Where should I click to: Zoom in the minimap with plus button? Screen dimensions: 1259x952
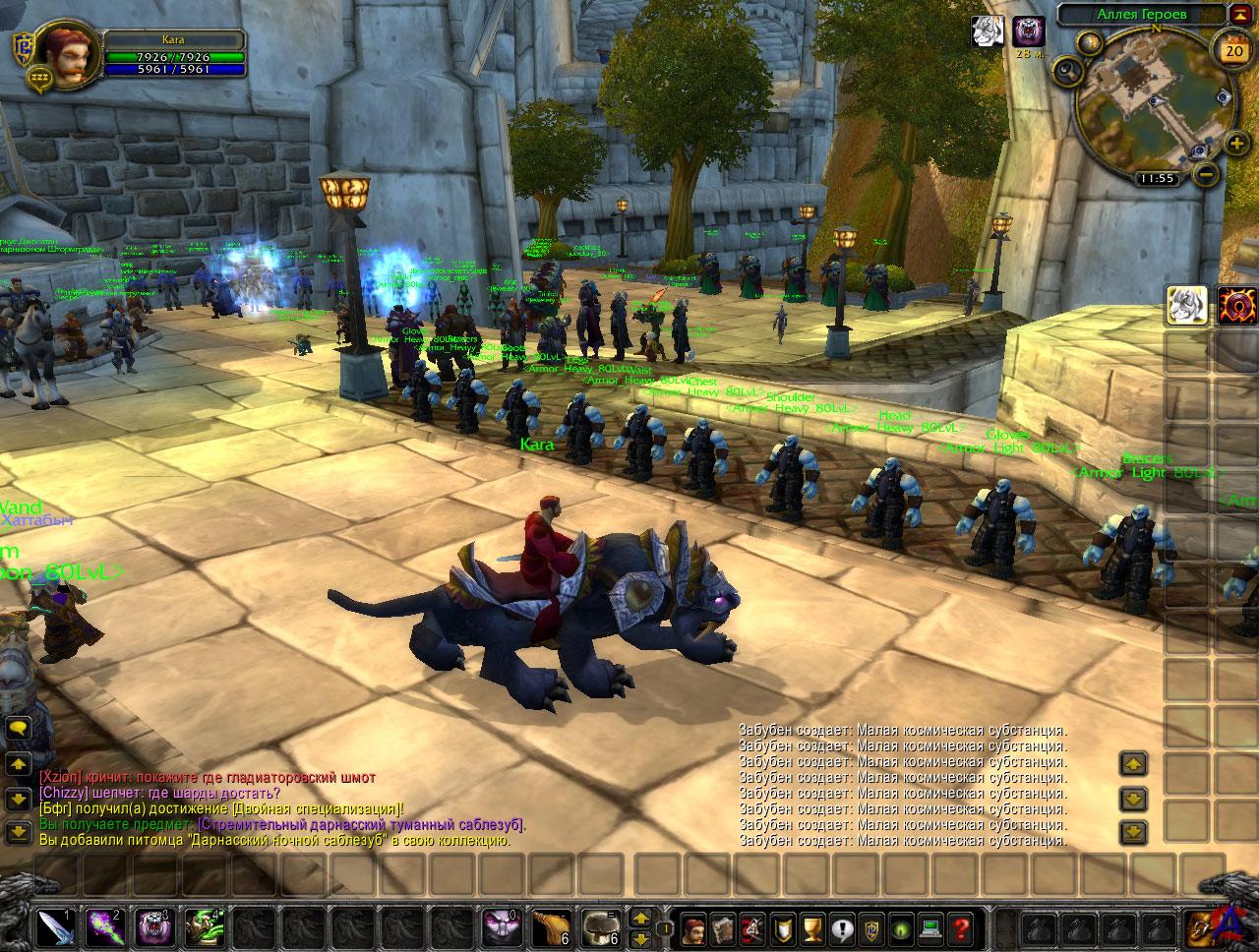[1236, 145]
